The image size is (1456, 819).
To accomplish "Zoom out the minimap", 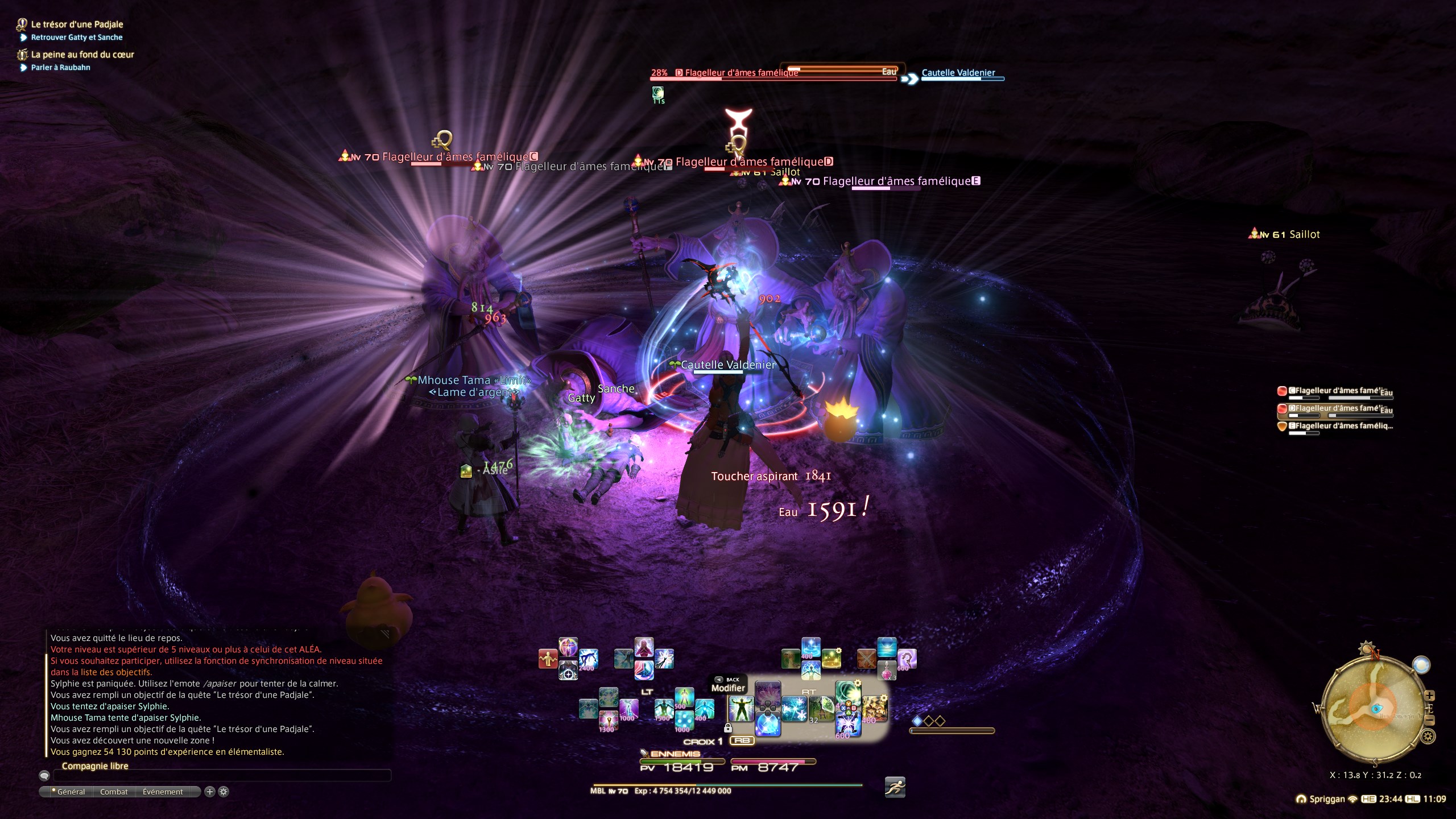I will pos(1430,721).
